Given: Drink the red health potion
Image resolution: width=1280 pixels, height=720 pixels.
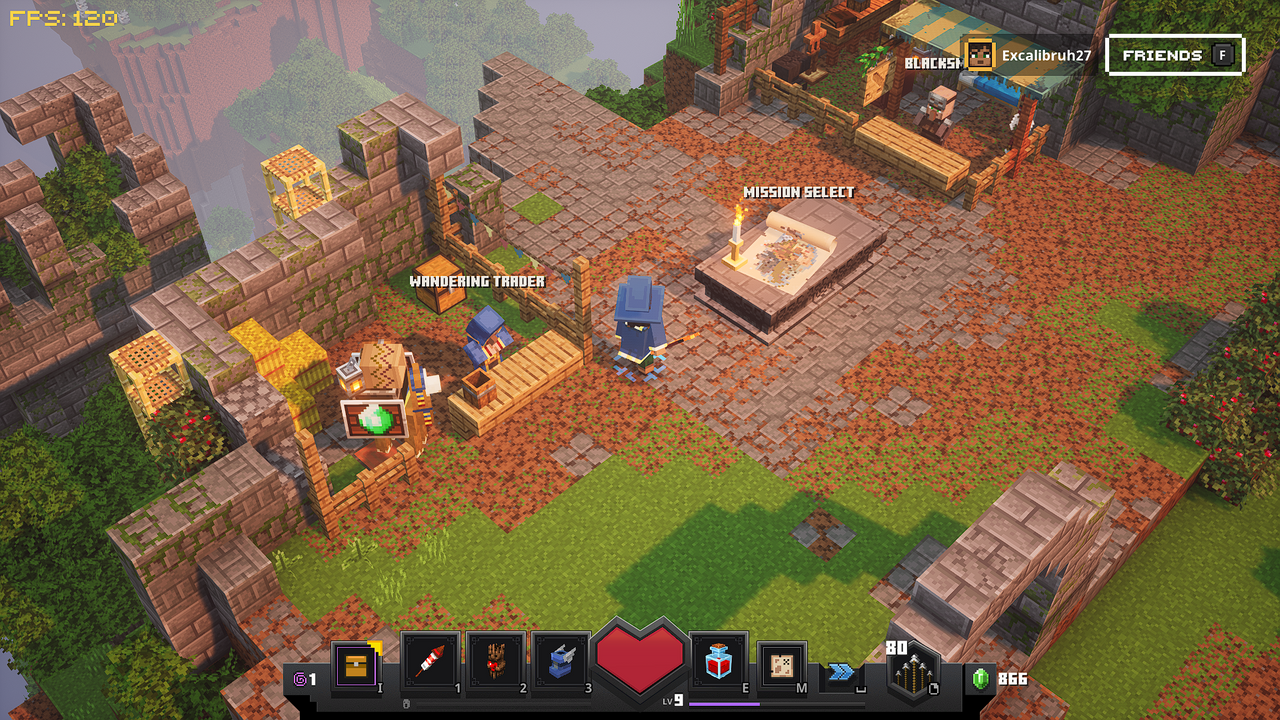Looking at the screenshot, I should [x=719, y=661].
